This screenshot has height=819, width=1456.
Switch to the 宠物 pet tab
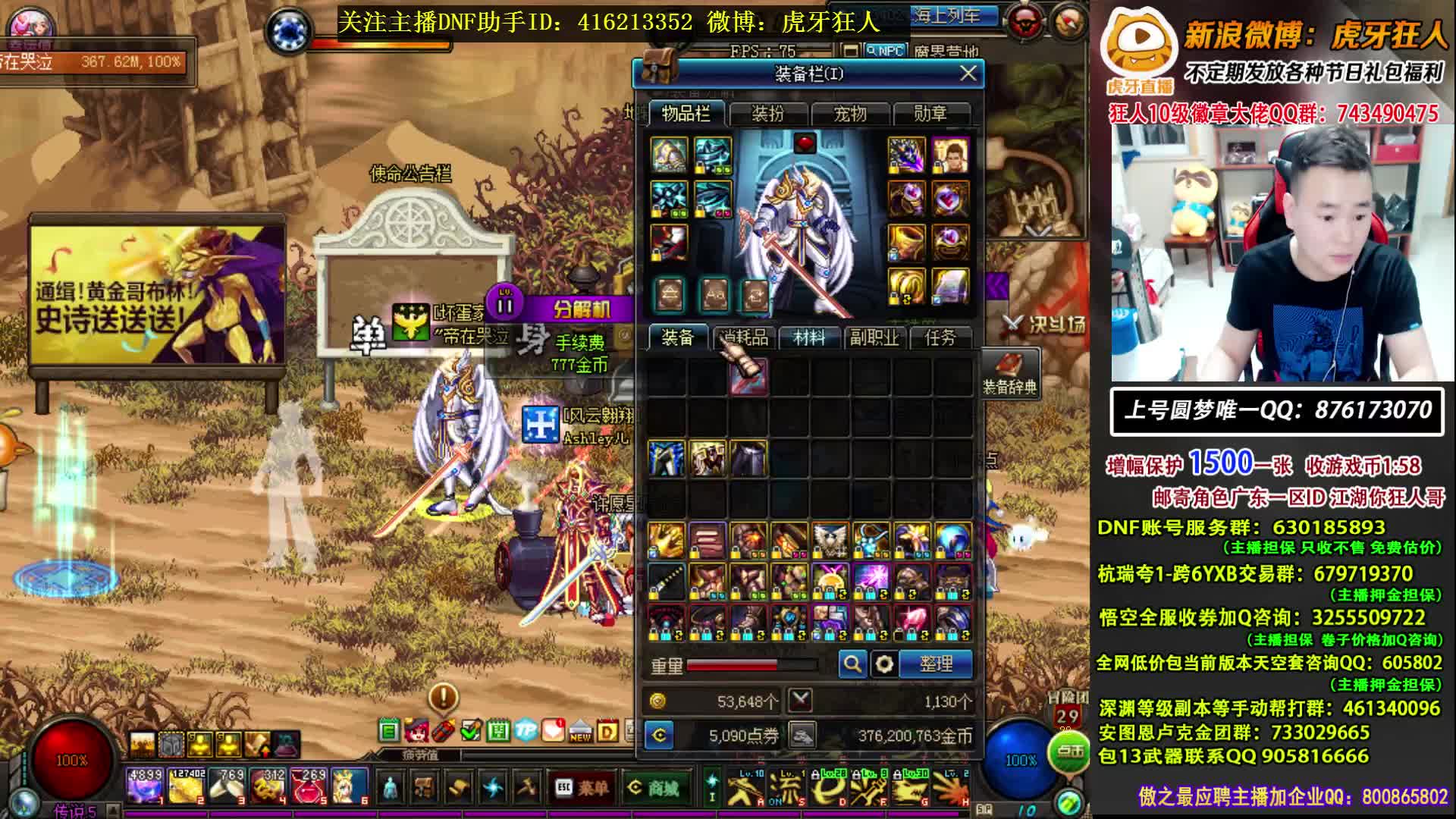(849, 114)
